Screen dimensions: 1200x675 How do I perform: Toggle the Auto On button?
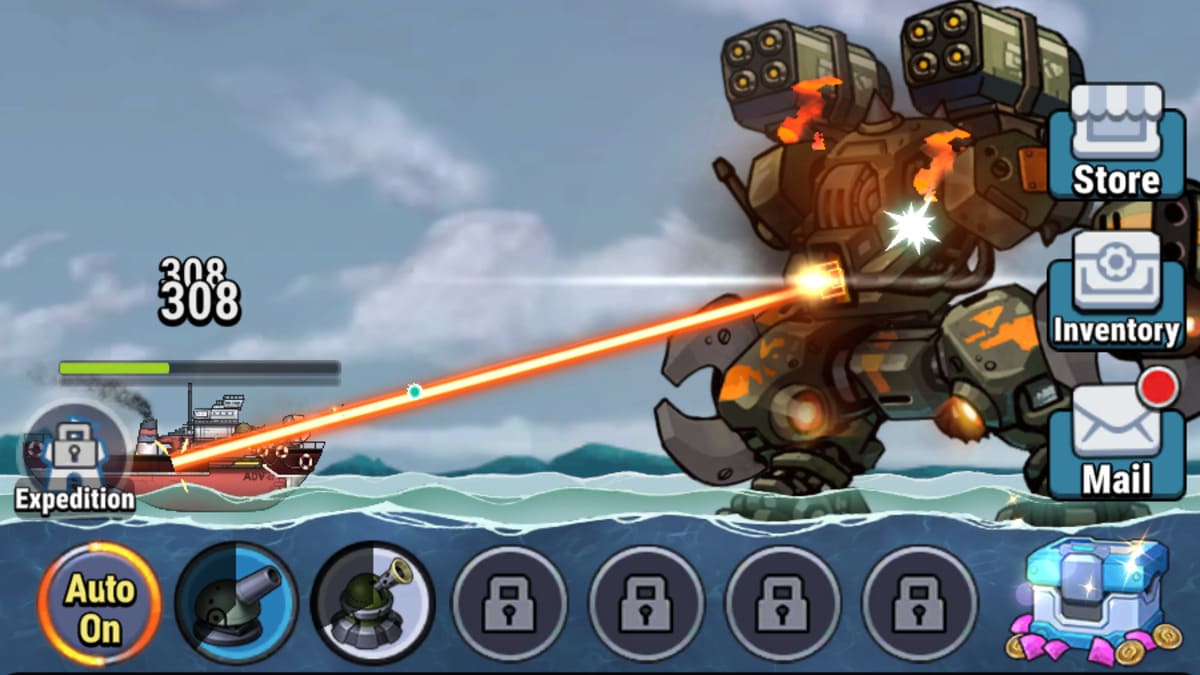coord(100,603)
